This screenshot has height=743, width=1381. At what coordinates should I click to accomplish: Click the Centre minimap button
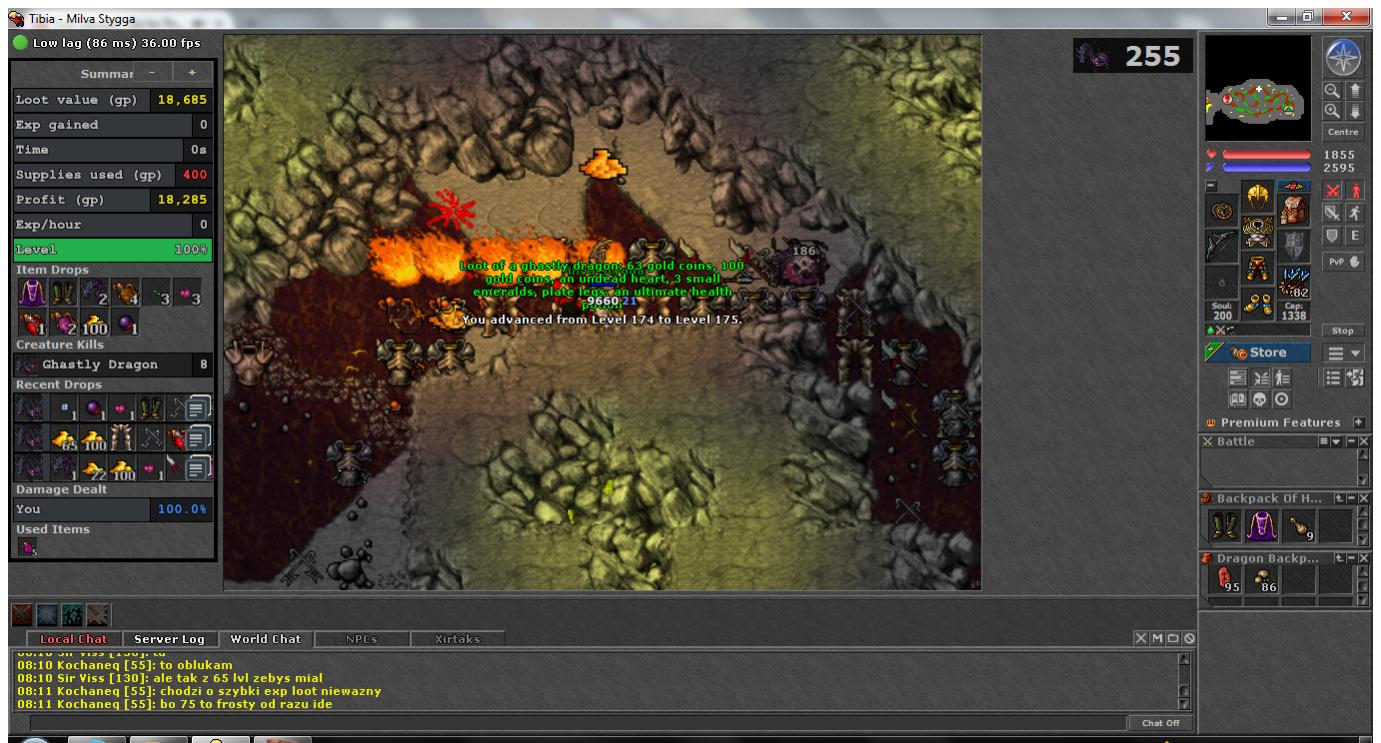point(1342,132)
